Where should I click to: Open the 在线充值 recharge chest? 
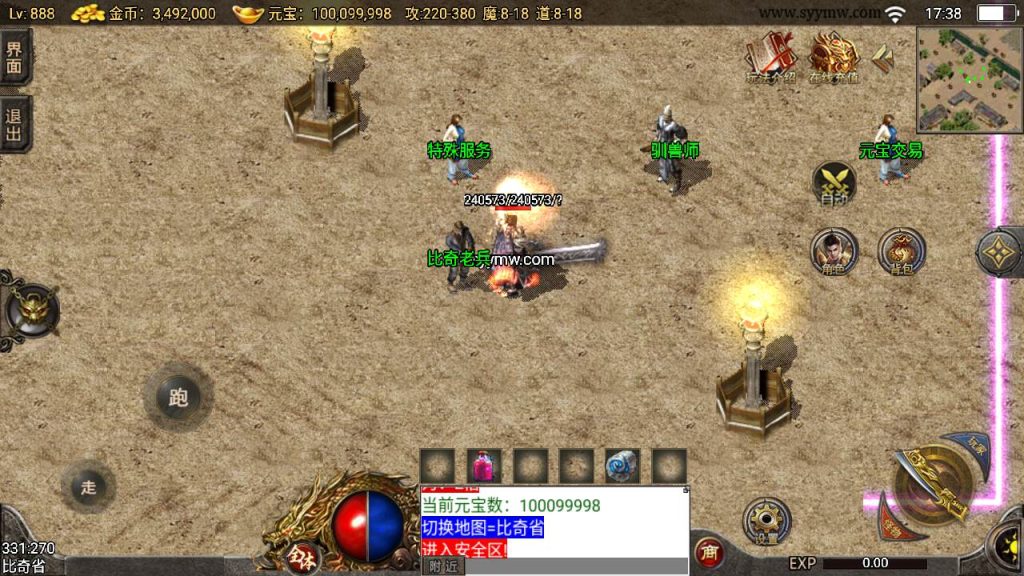[x=834, y=55]
